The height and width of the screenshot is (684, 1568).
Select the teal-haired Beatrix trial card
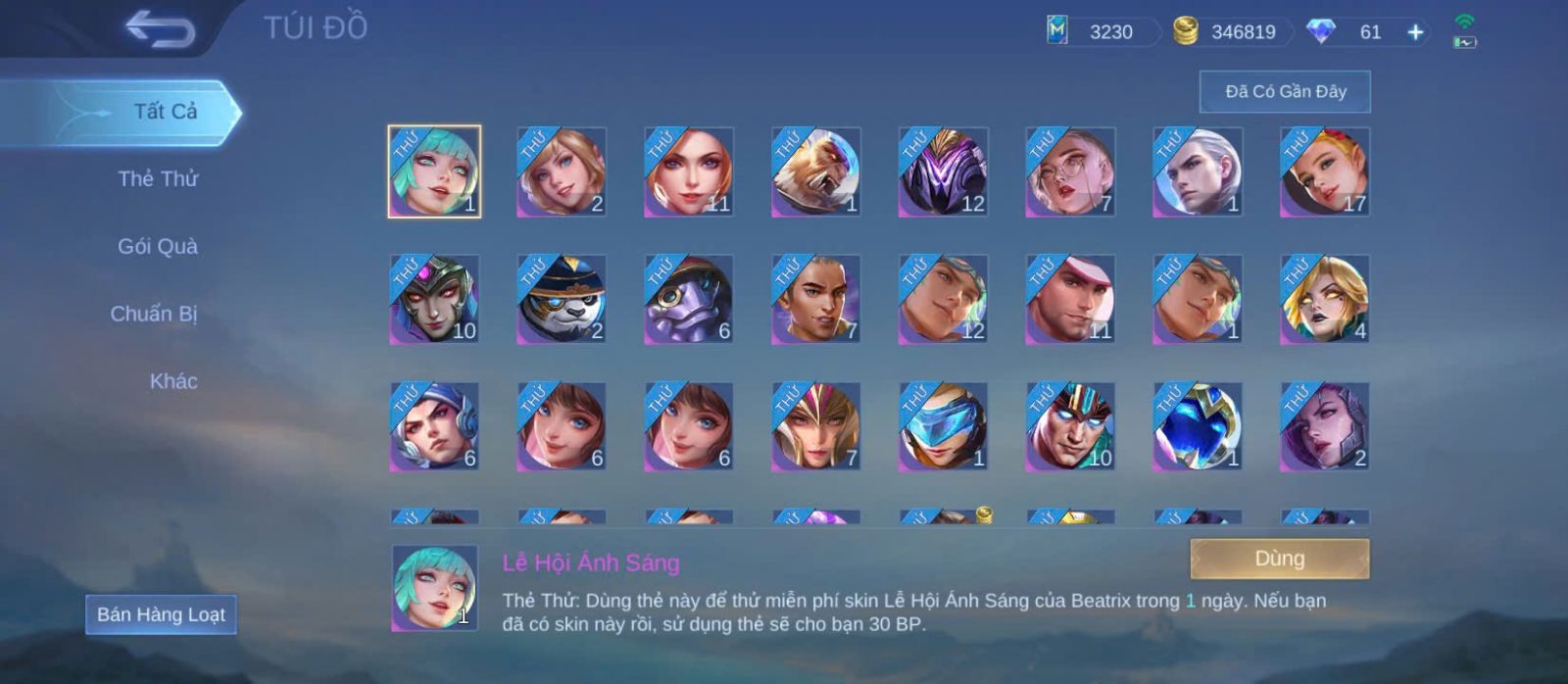tap(434, 171)
